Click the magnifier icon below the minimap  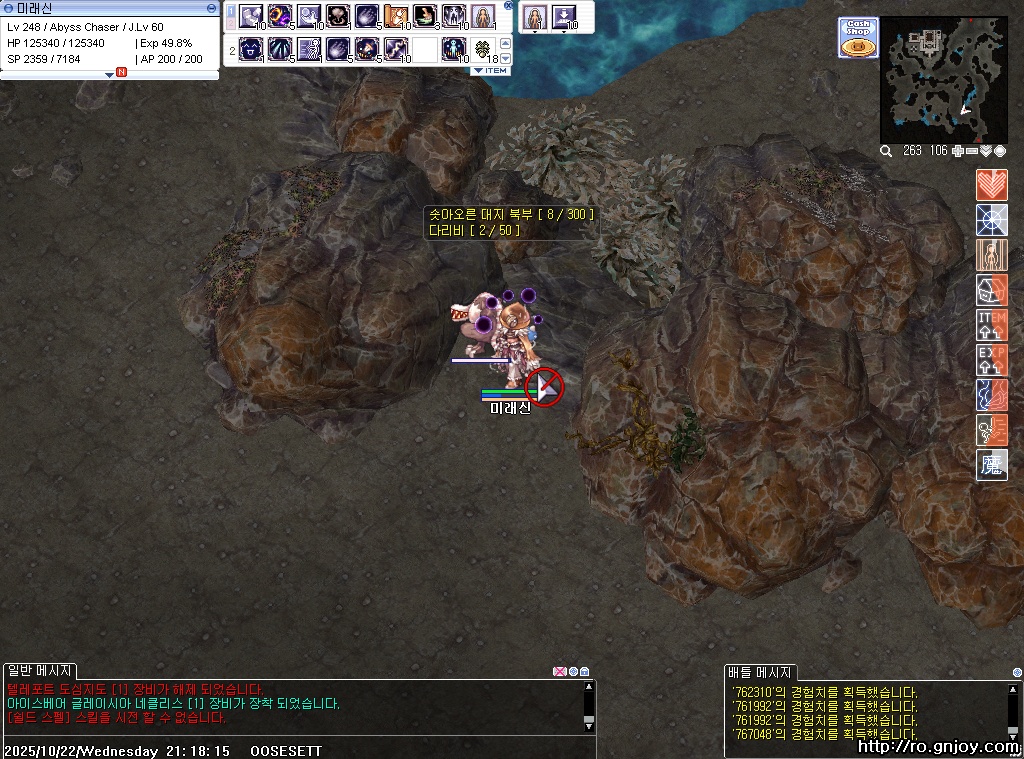coord(886,151)
